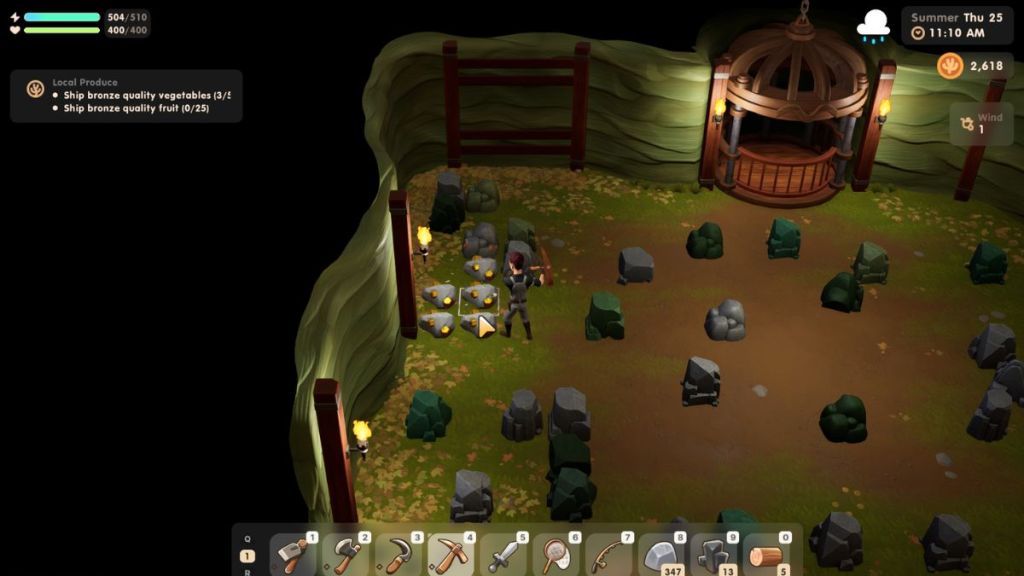Image resolution: width=1024 pixels, height=576 pixels.
Task: Choose the stone stack of 347
Action: tap(662, 554)
